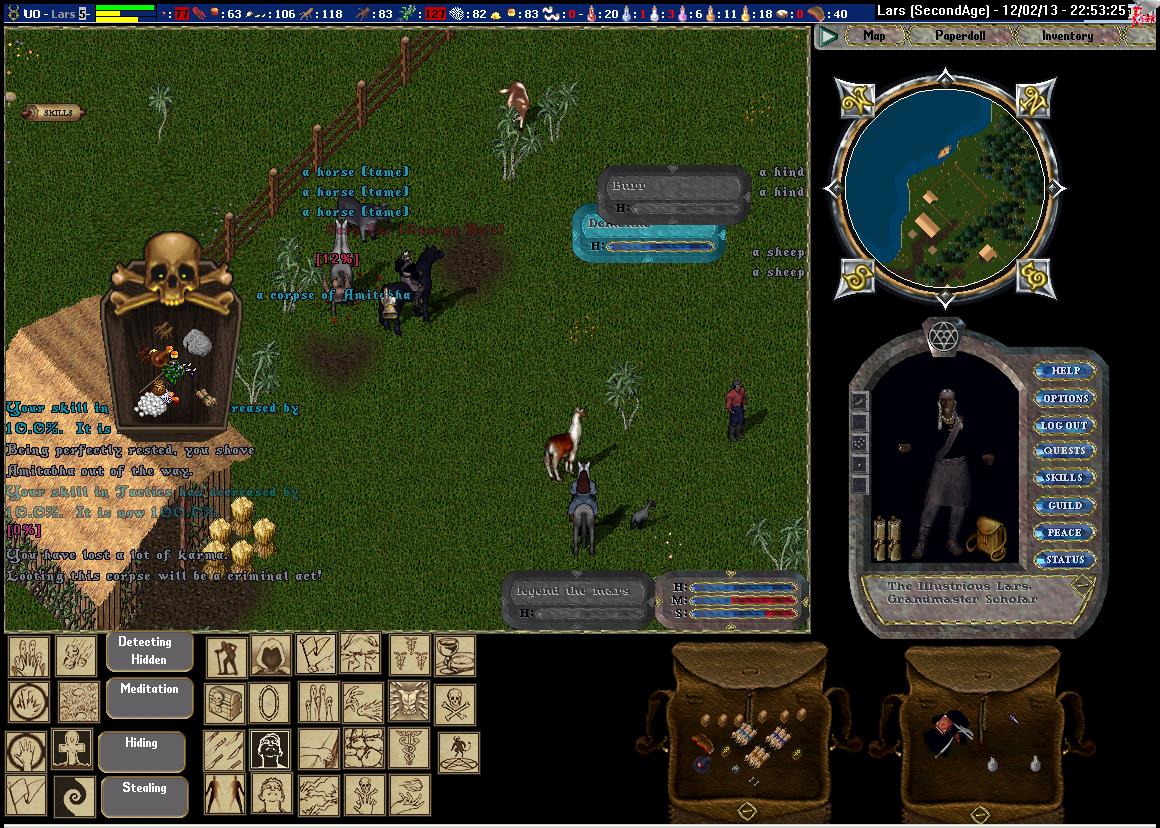The image size is (1160, 828).
Task: Show character Status window
Action: (x=1064, y=560)
